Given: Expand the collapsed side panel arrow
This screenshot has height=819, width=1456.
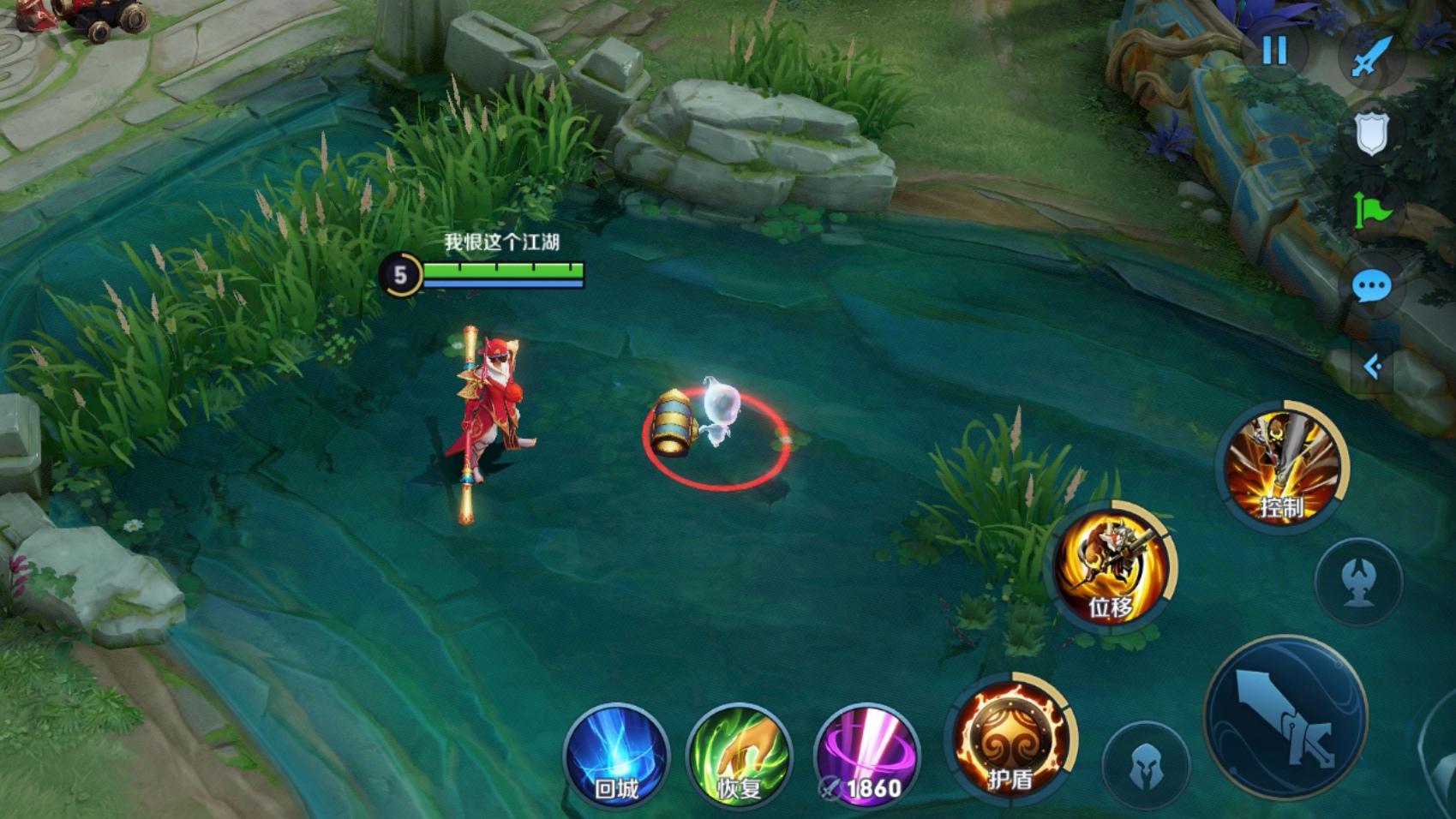Looking at the screenshot, I should [x=1372, y=367].
